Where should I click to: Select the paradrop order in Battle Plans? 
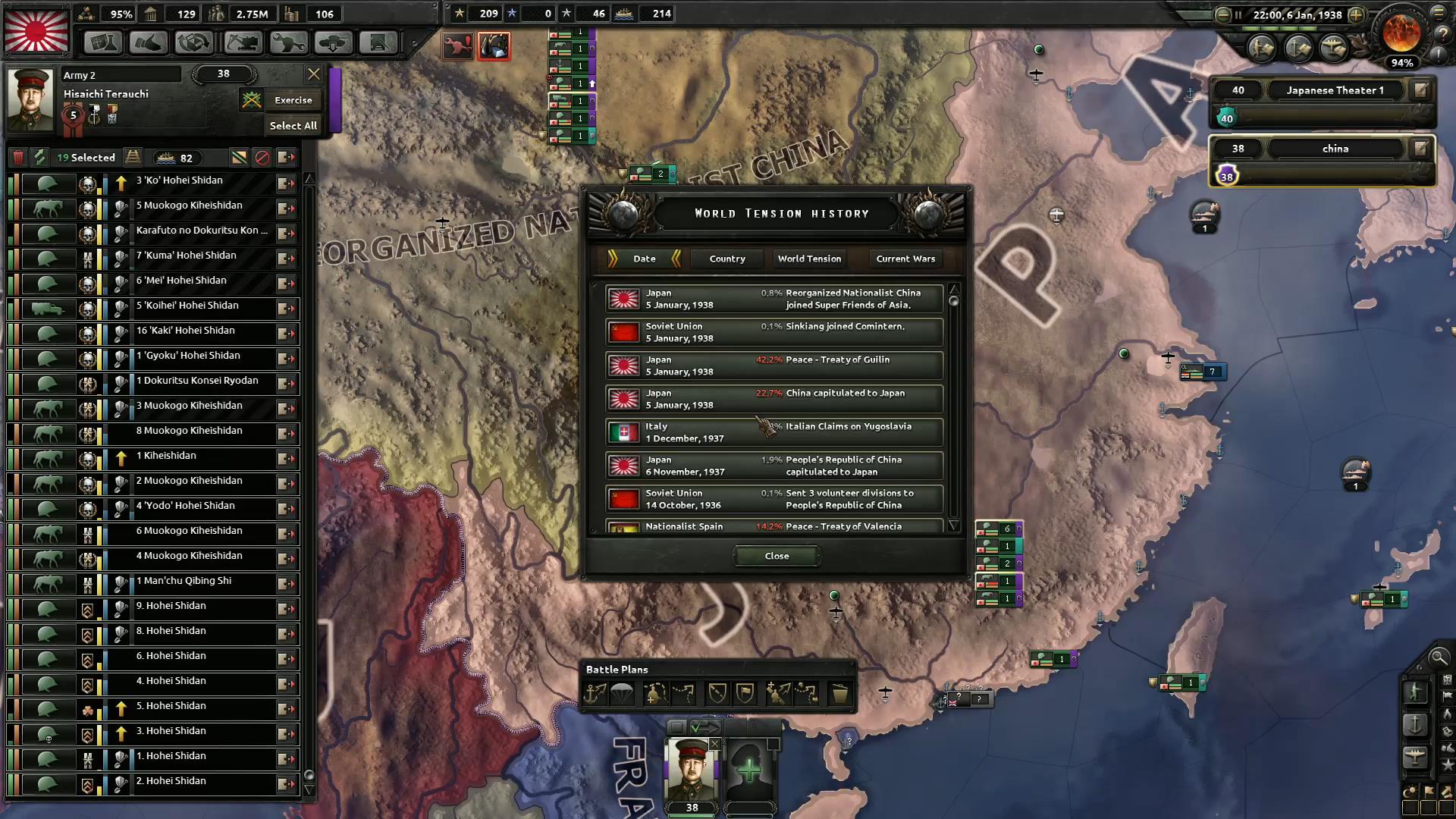[x=623, y=692]
